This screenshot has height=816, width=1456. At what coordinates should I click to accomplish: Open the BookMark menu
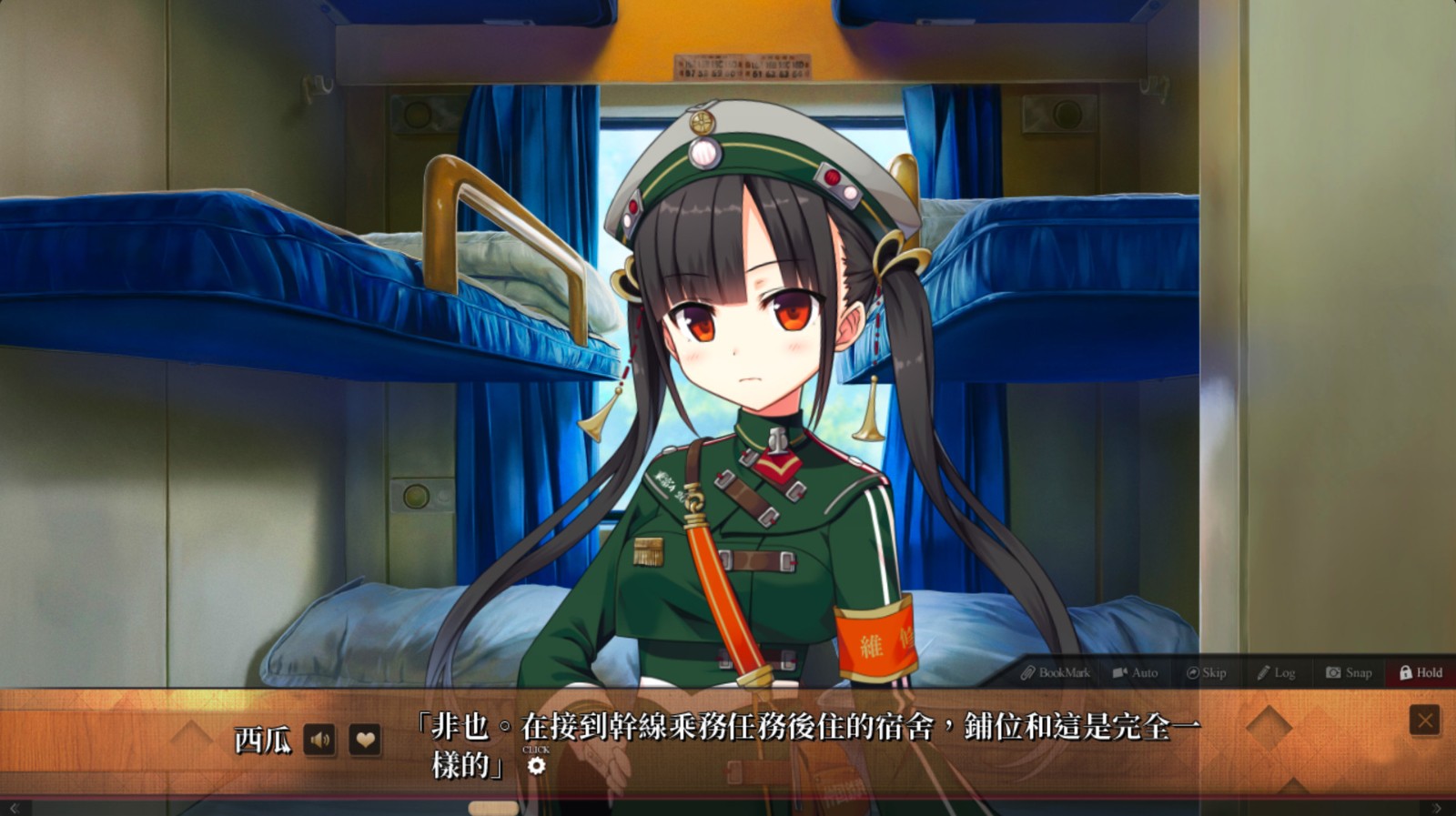(1055, 673)
